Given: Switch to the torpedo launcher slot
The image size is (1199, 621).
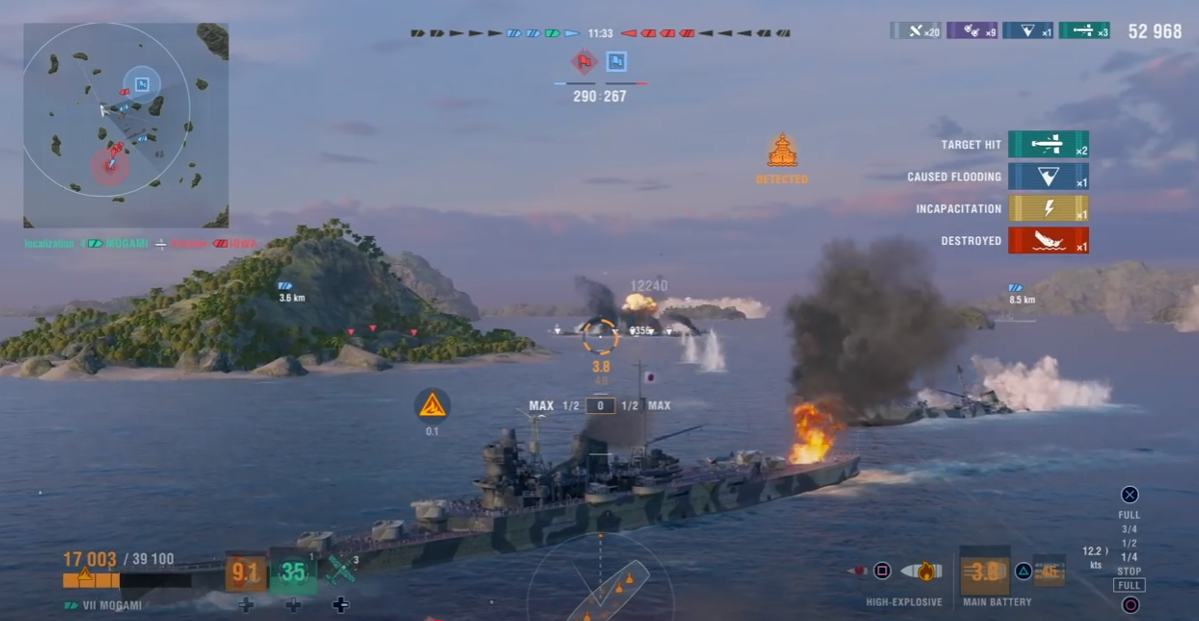Looking at the screenshot, I should click(1048, 571).
